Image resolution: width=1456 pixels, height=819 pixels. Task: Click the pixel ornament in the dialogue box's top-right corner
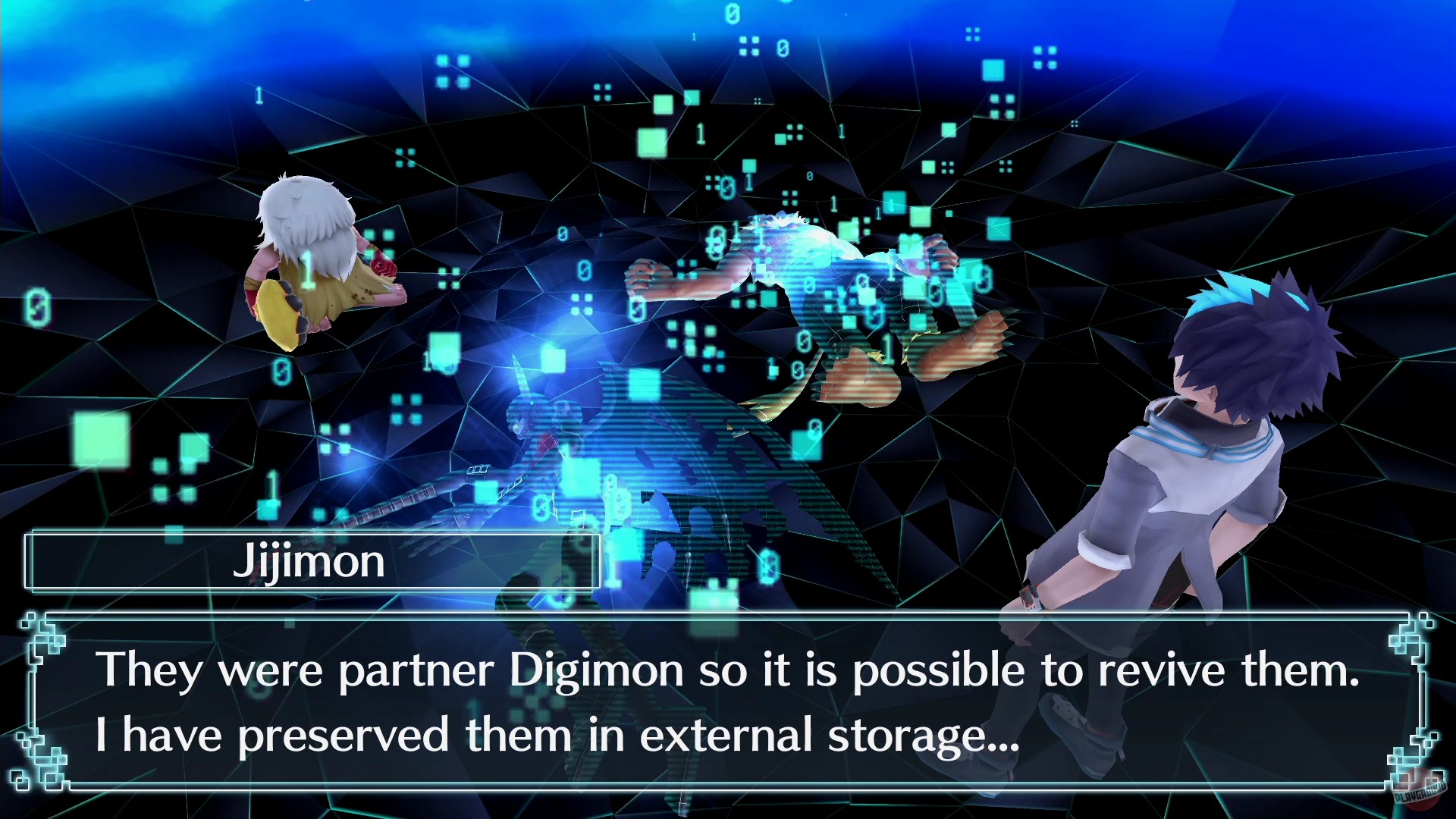(x=1412, y=633)
